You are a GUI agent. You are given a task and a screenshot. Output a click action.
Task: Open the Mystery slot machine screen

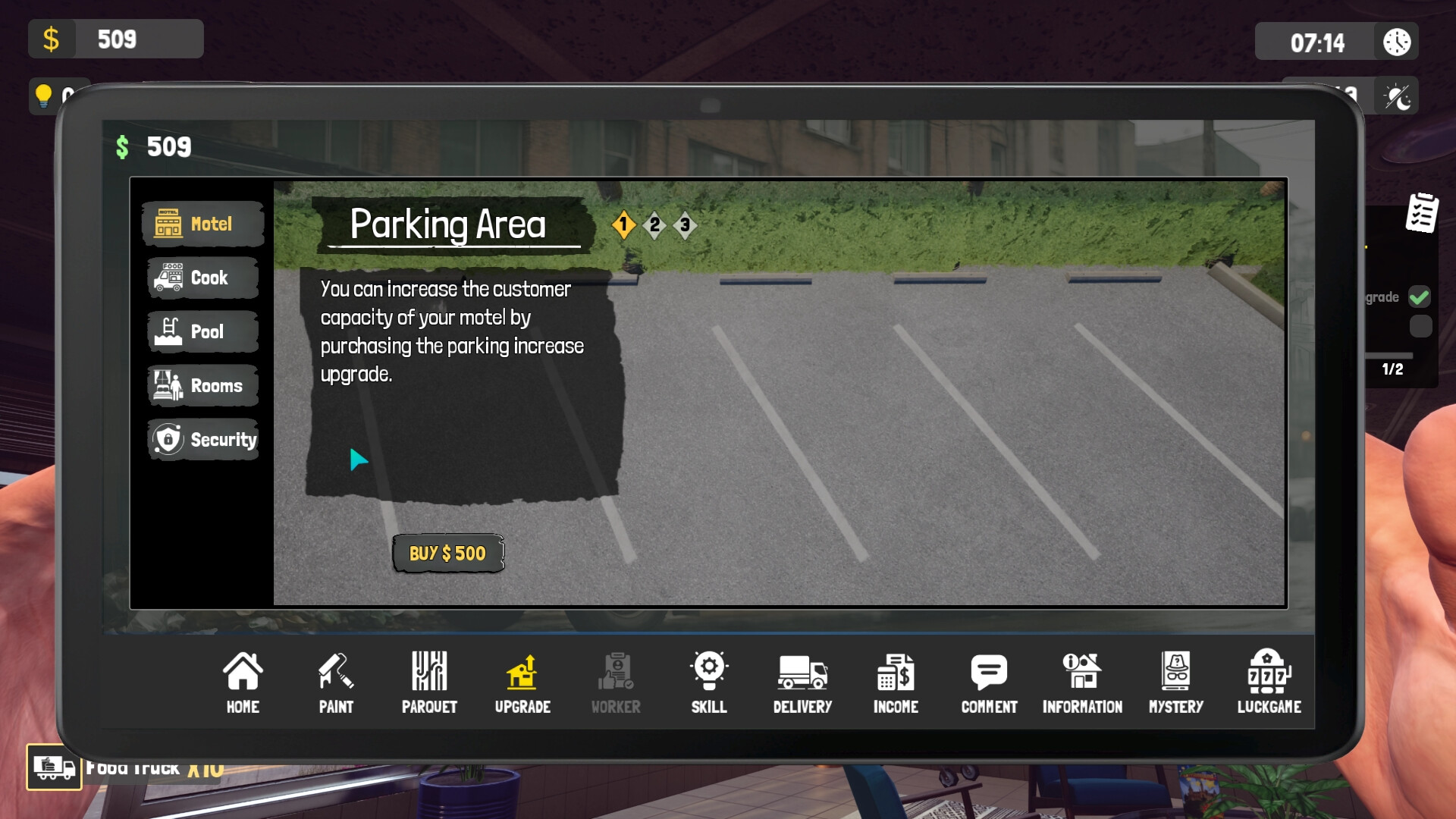click(x=1176, y=681)
